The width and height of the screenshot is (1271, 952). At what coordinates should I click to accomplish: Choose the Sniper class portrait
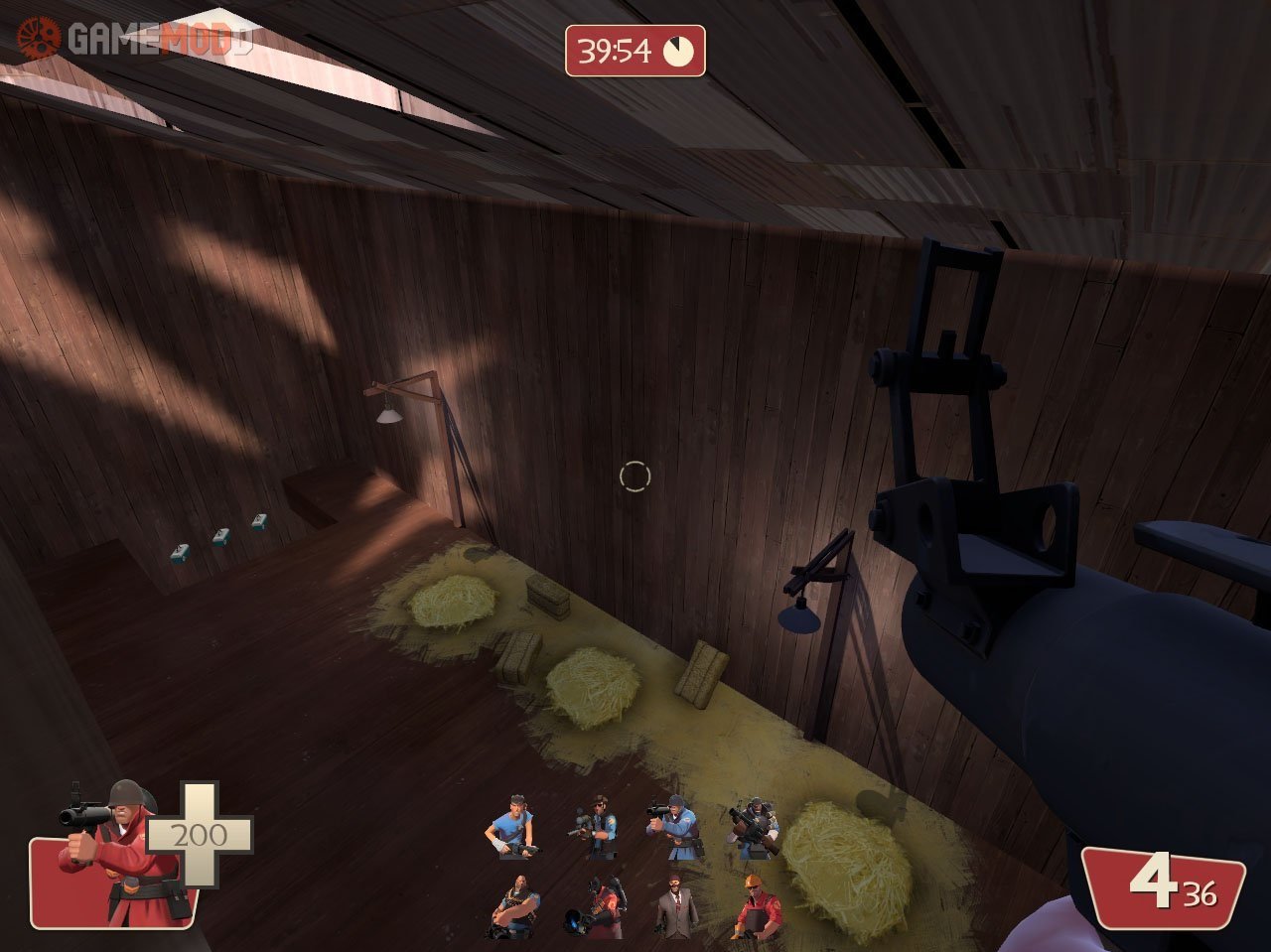(596, 826)
